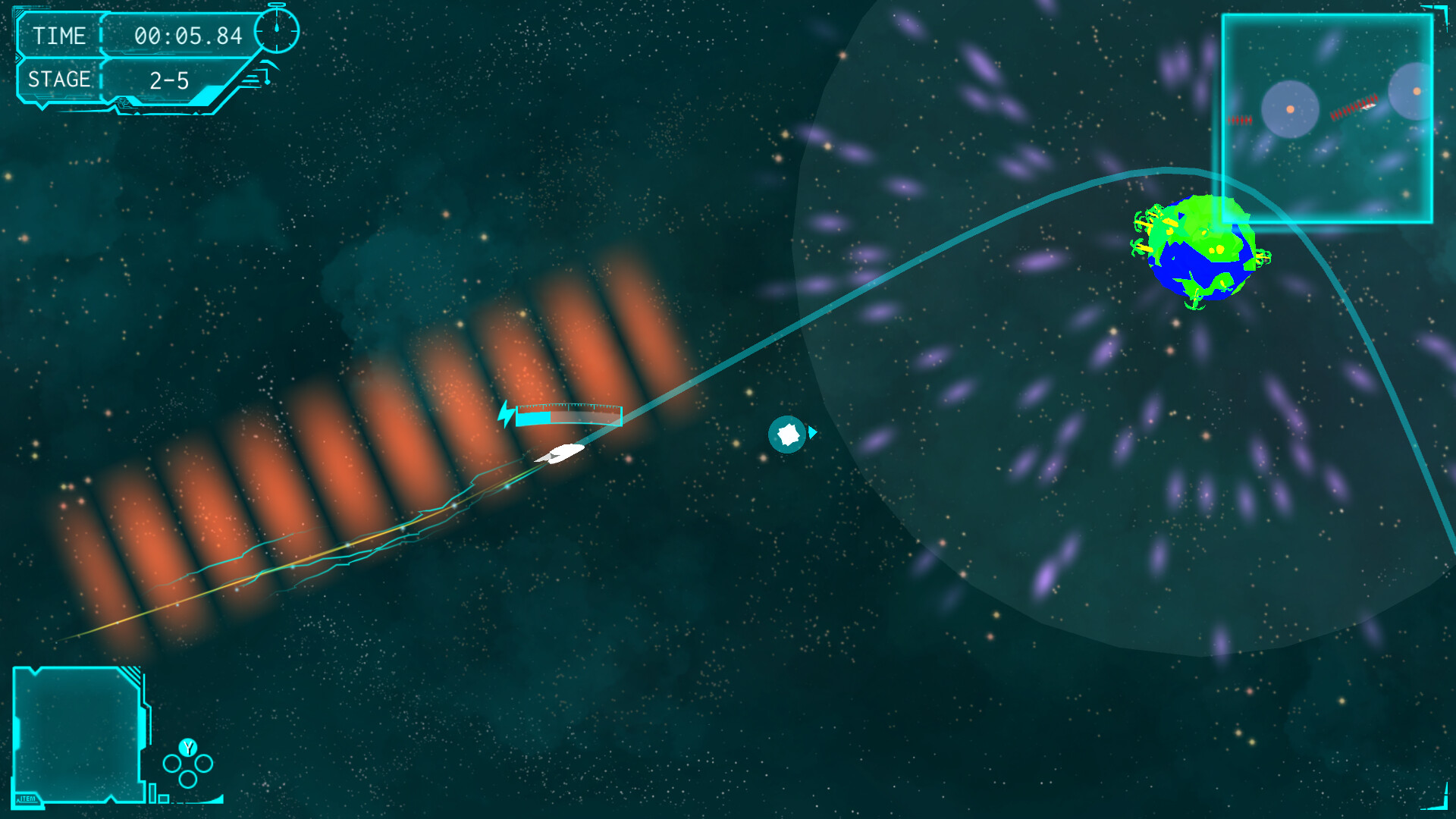
Task: Select the TIME row in the HUD
Action: pos(61,36)
